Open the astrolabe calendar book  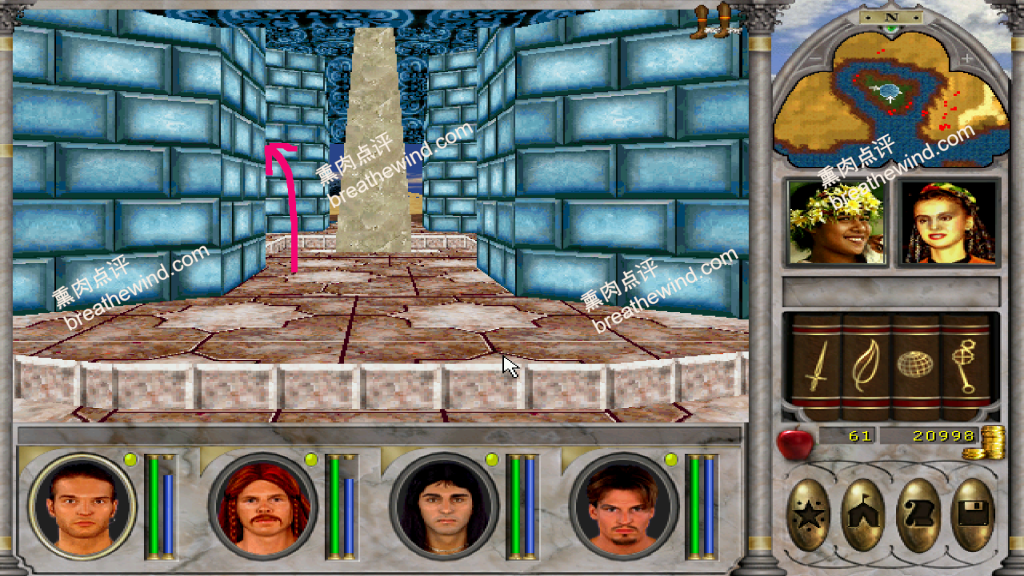coord(964,367)
